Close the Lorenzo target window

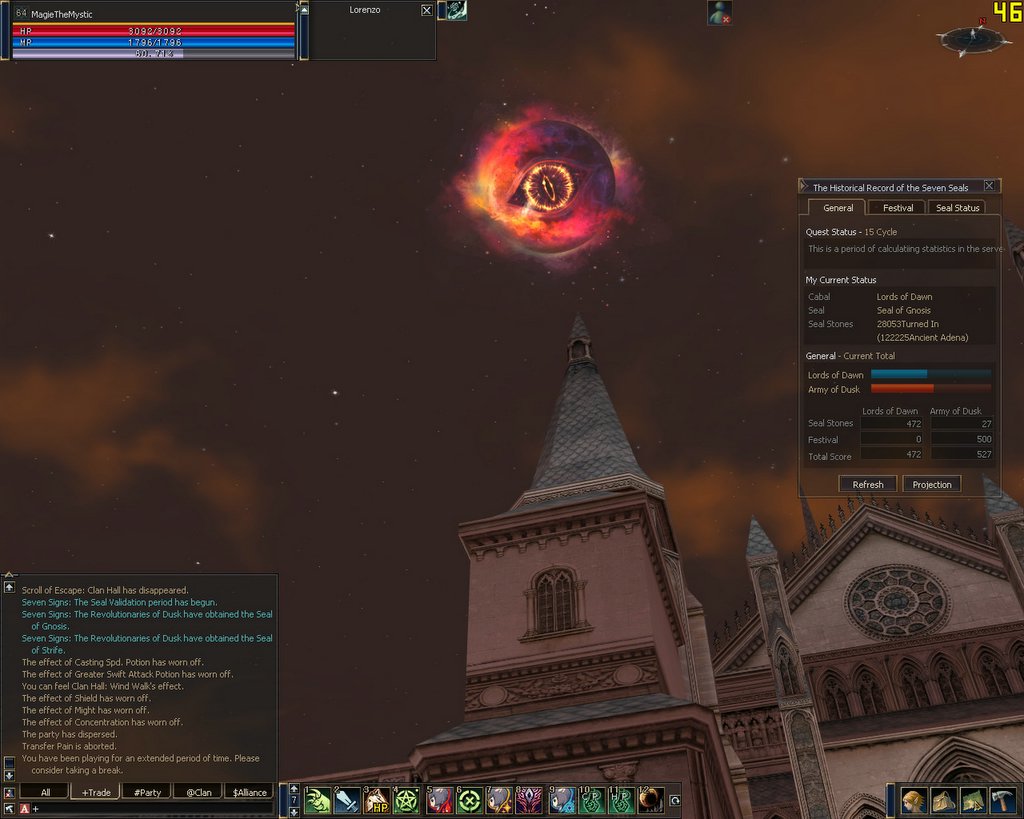tap(427, 10)
